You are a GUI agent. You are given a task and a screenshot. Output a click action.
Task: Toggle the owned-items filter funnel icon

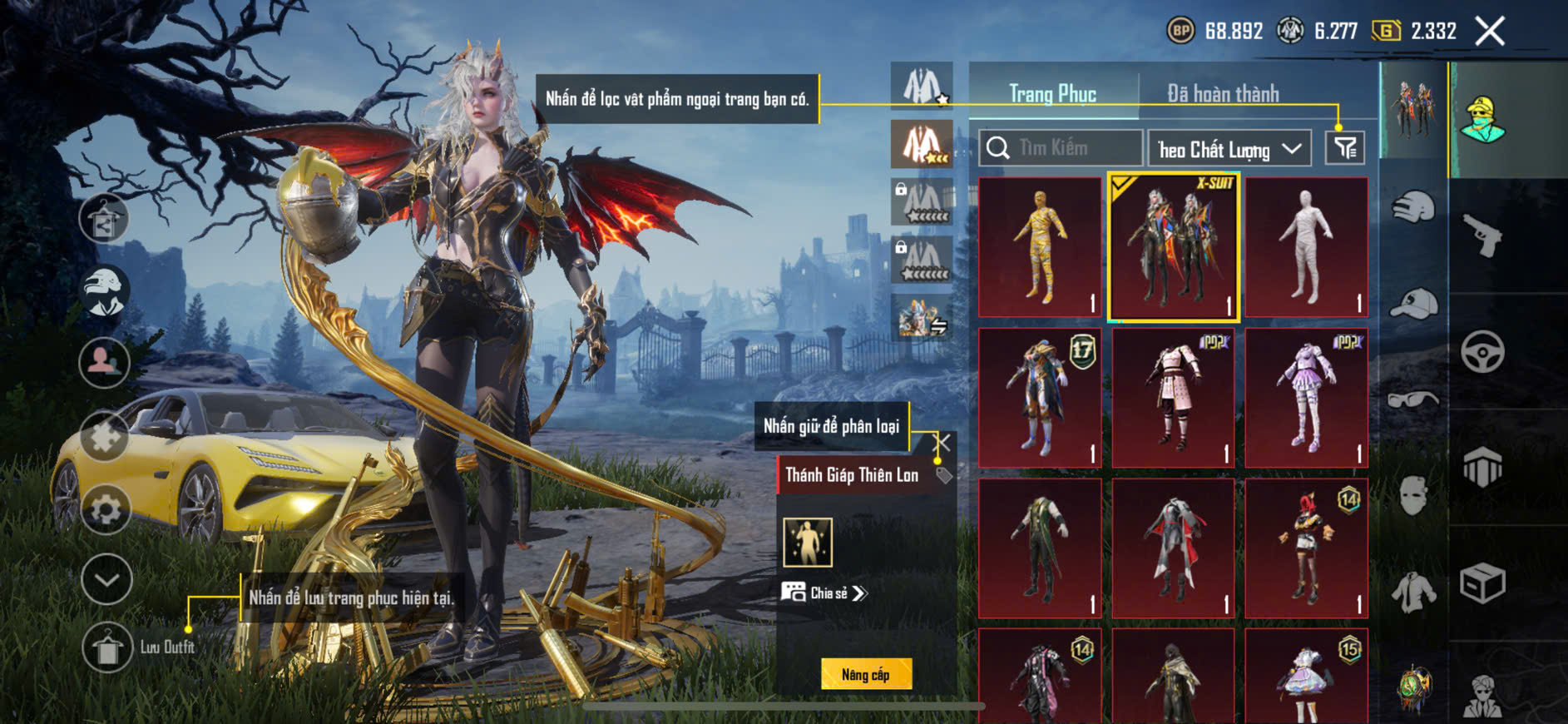[x=1344, y=148]
